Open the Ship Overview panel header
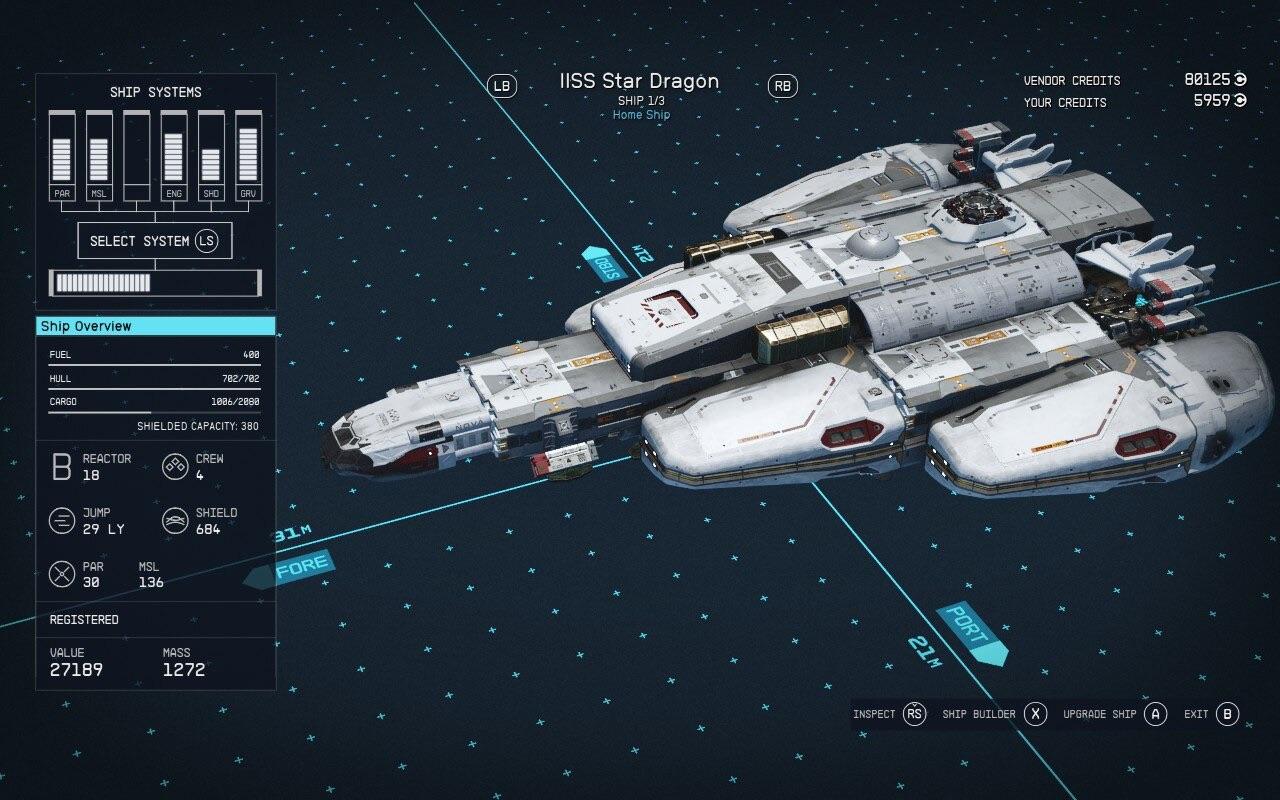The height and width of the screenshot is (800, 1280). pos(155,326)
